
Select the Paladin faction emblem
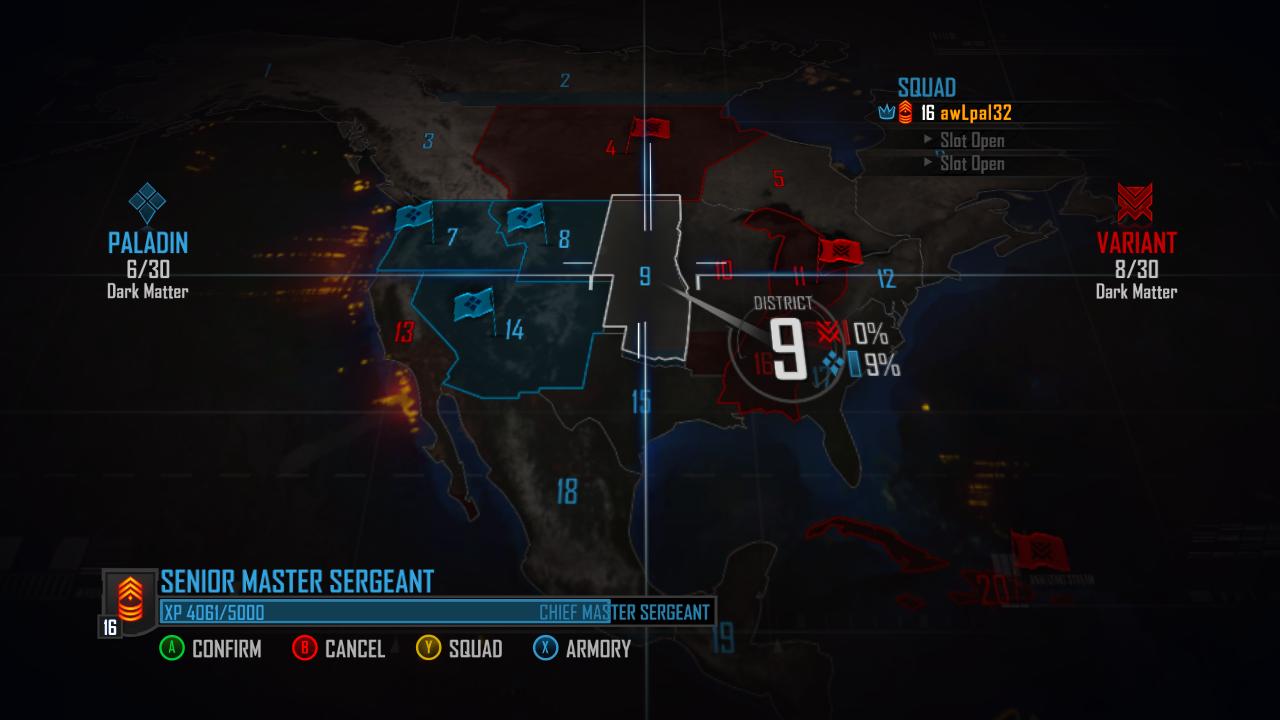click(146, 202)
